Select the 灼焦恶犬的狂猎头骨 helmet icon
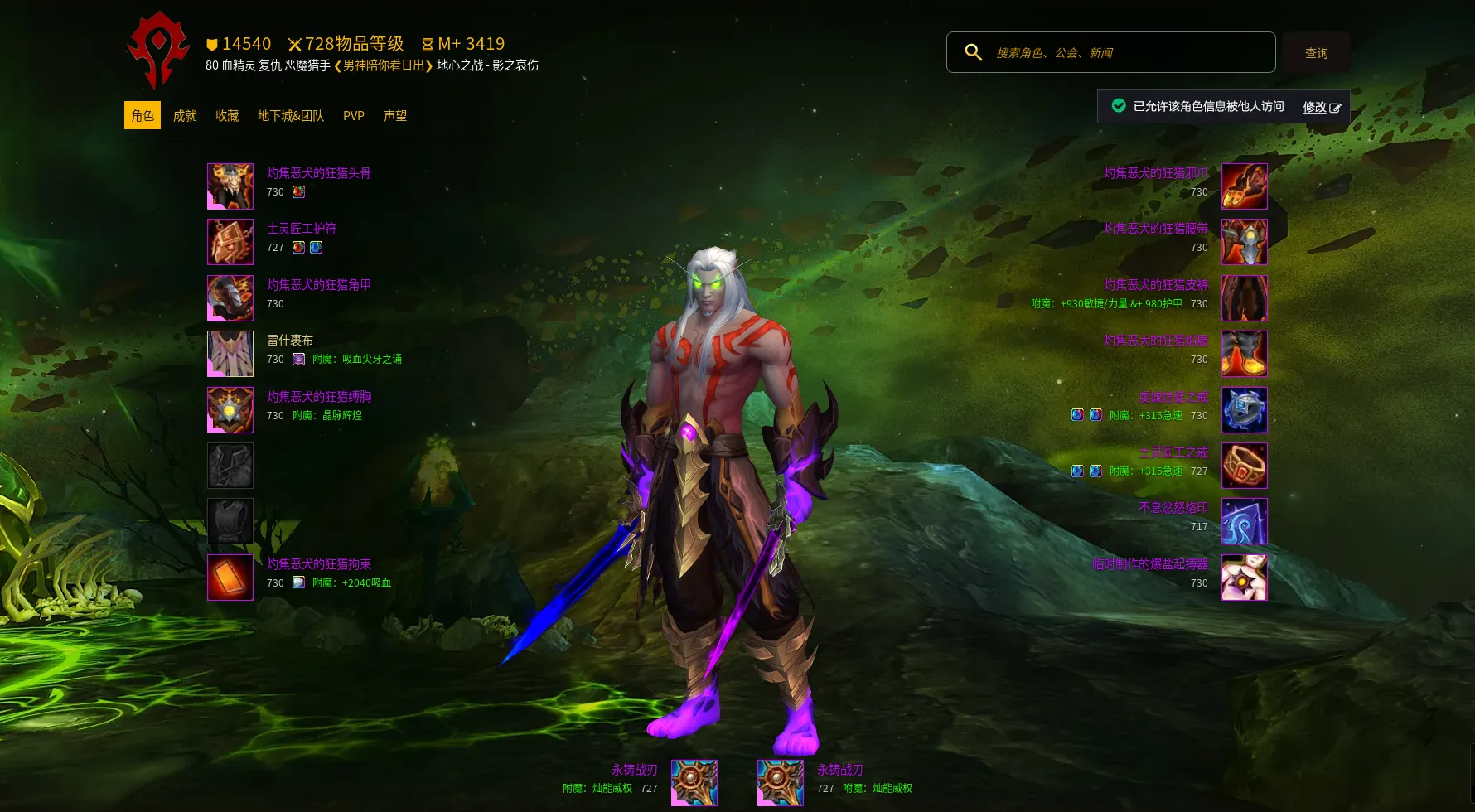1475x812 pixels. pyautogui.click(x=230, y=186)
